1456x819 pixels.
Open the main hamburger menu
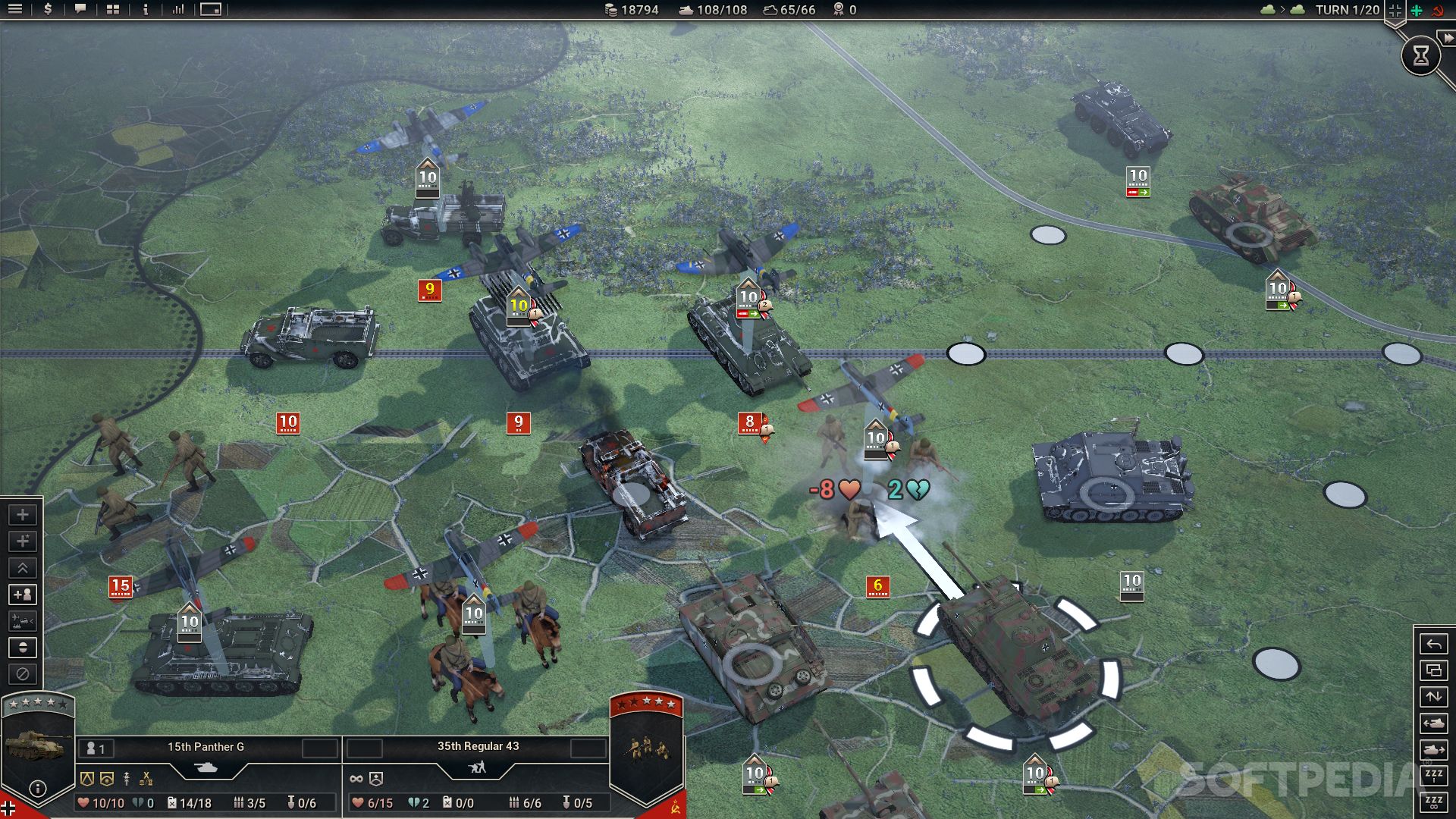(15, 10)
